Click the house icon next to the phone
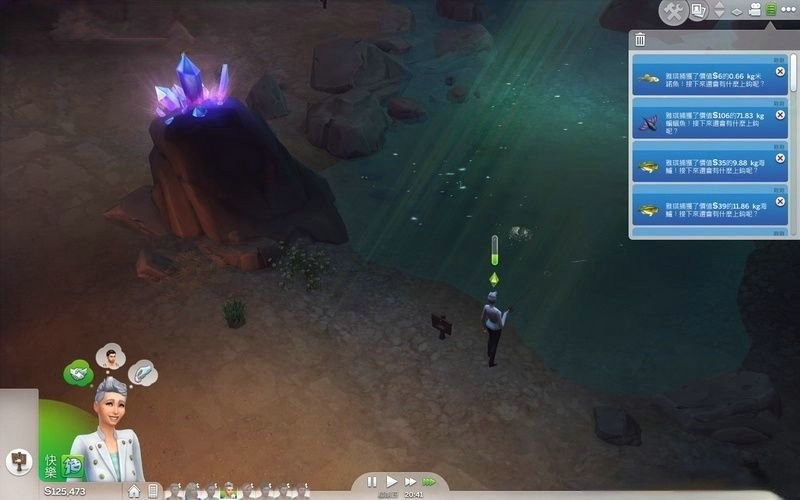800x500 pixels. tap(134, 491)
